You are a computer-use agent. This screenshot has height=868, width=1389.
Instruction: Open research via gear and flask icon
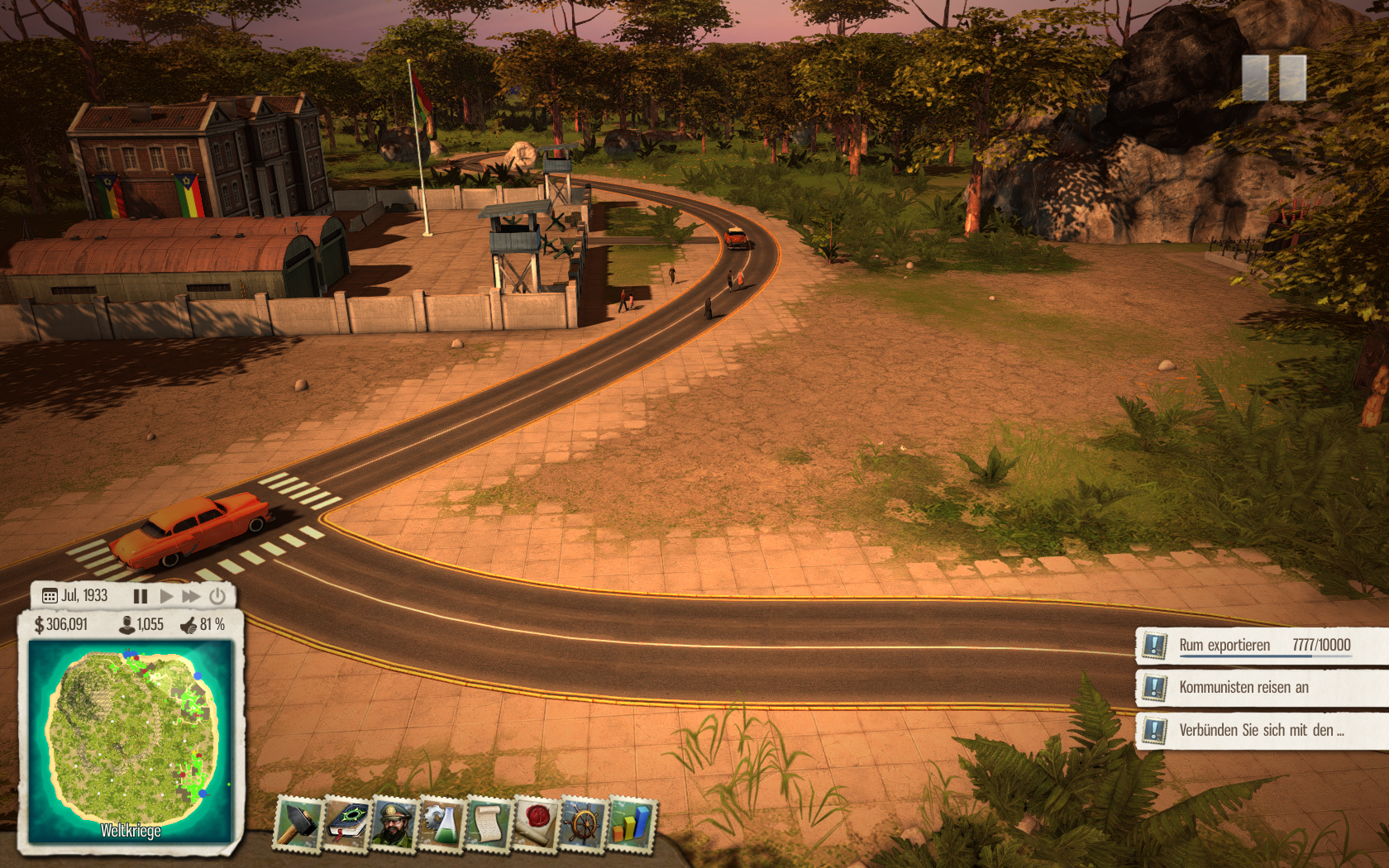(442, 823)
